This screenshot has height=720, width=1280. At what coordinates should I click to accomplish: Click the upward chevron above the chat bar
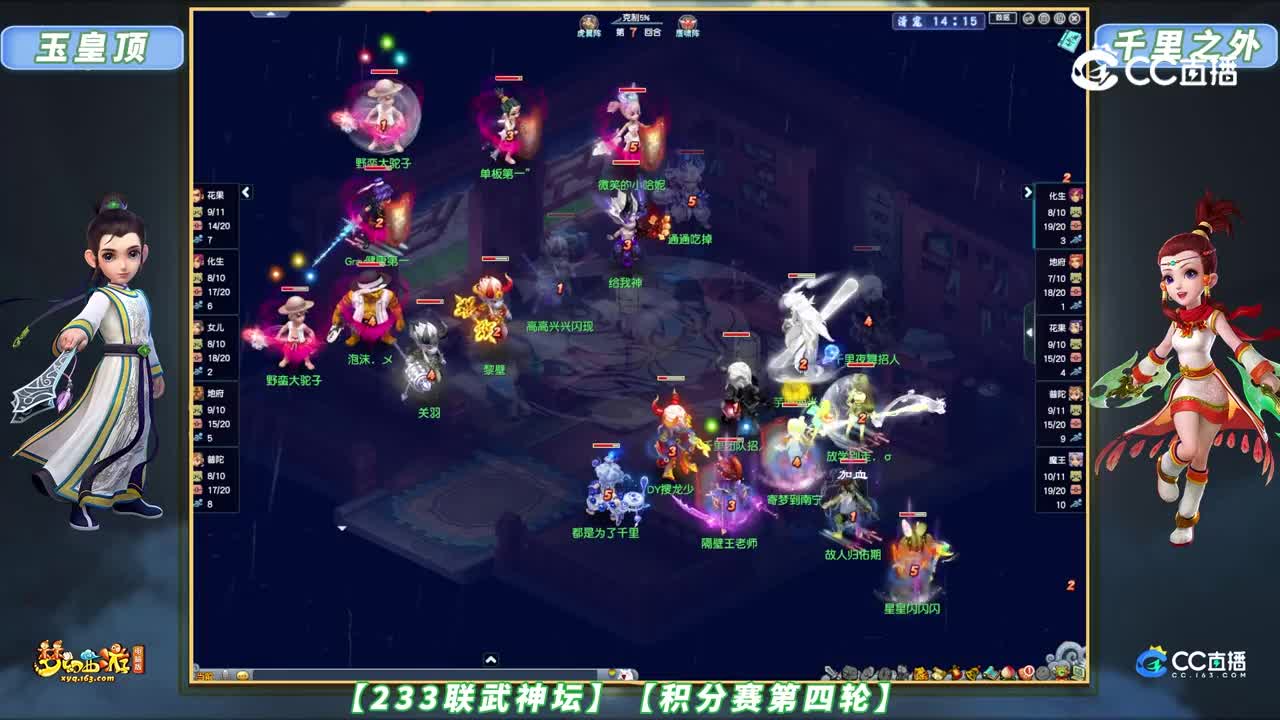[490, 661]
